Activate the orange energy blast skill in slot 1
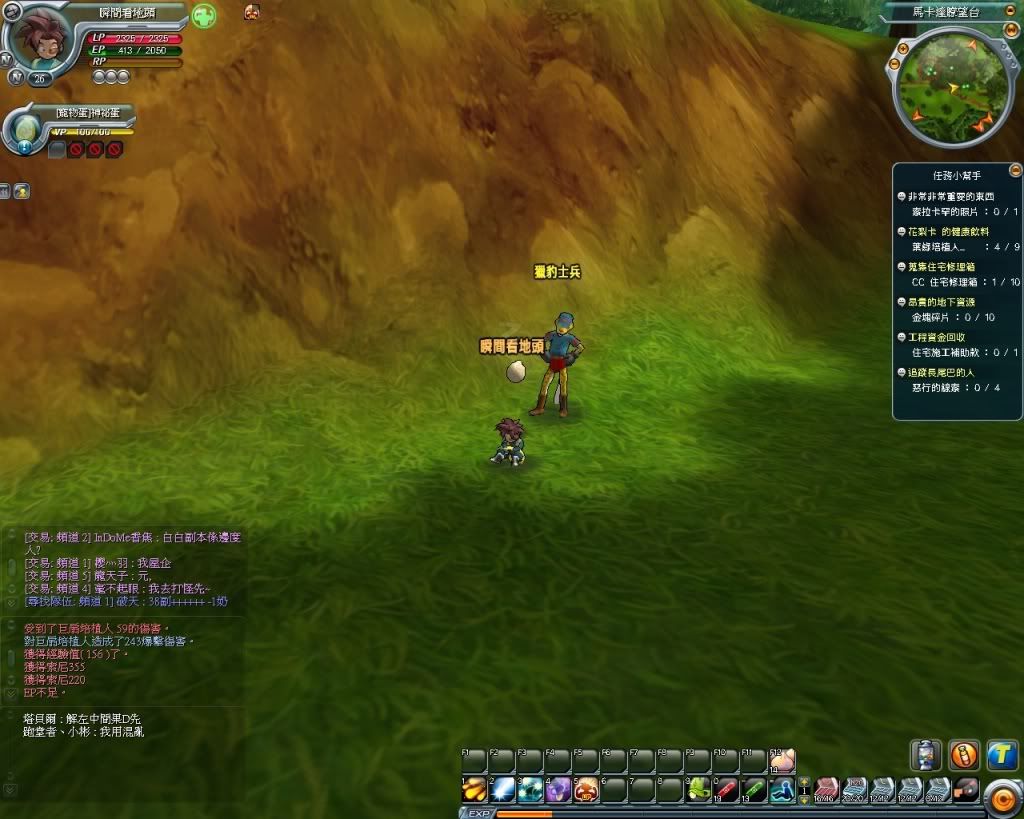The image size is (1024, 819). pos(474,790)
